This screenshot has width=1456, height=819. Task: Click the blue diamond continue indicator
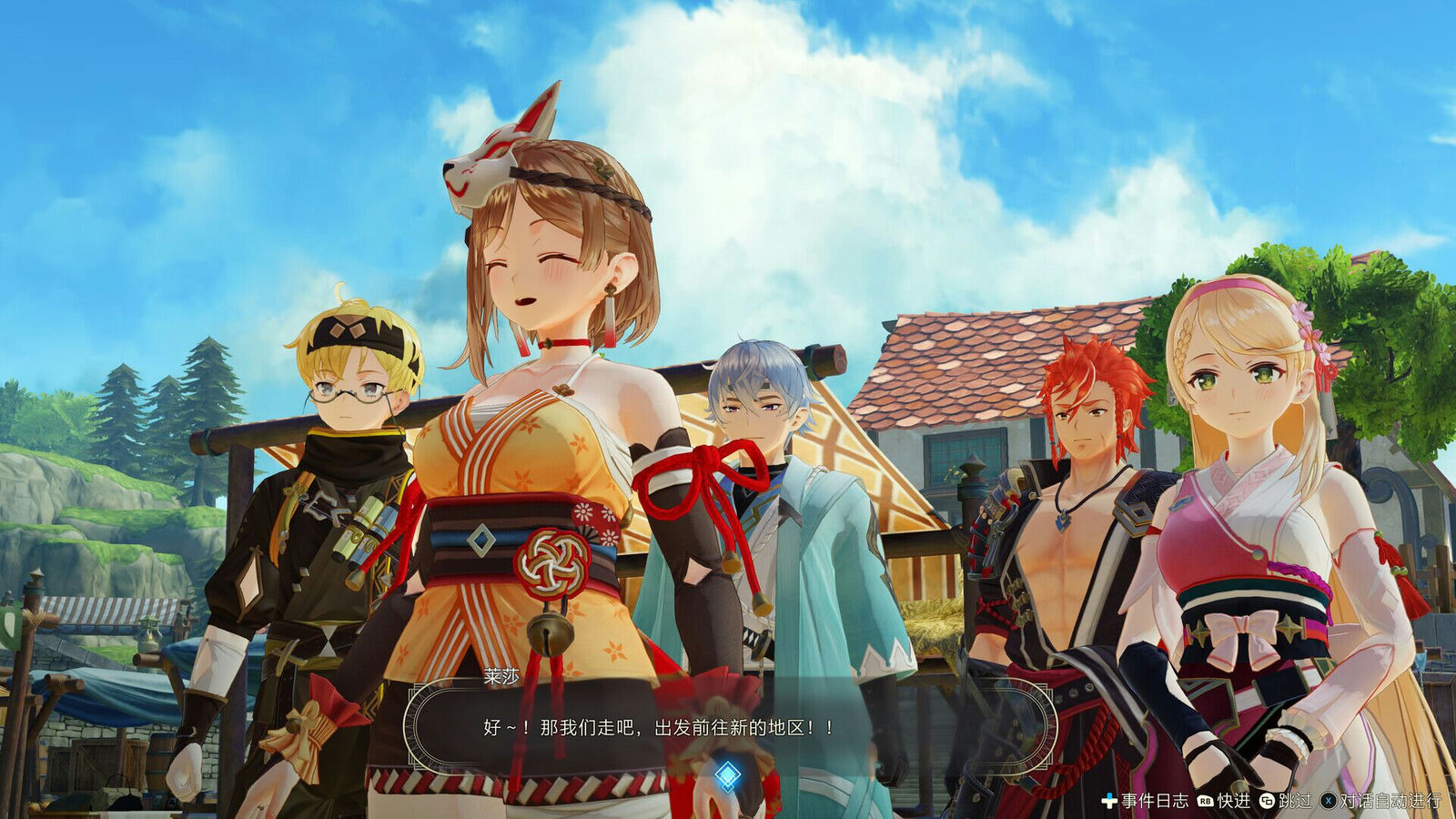(x=728, y=774)
